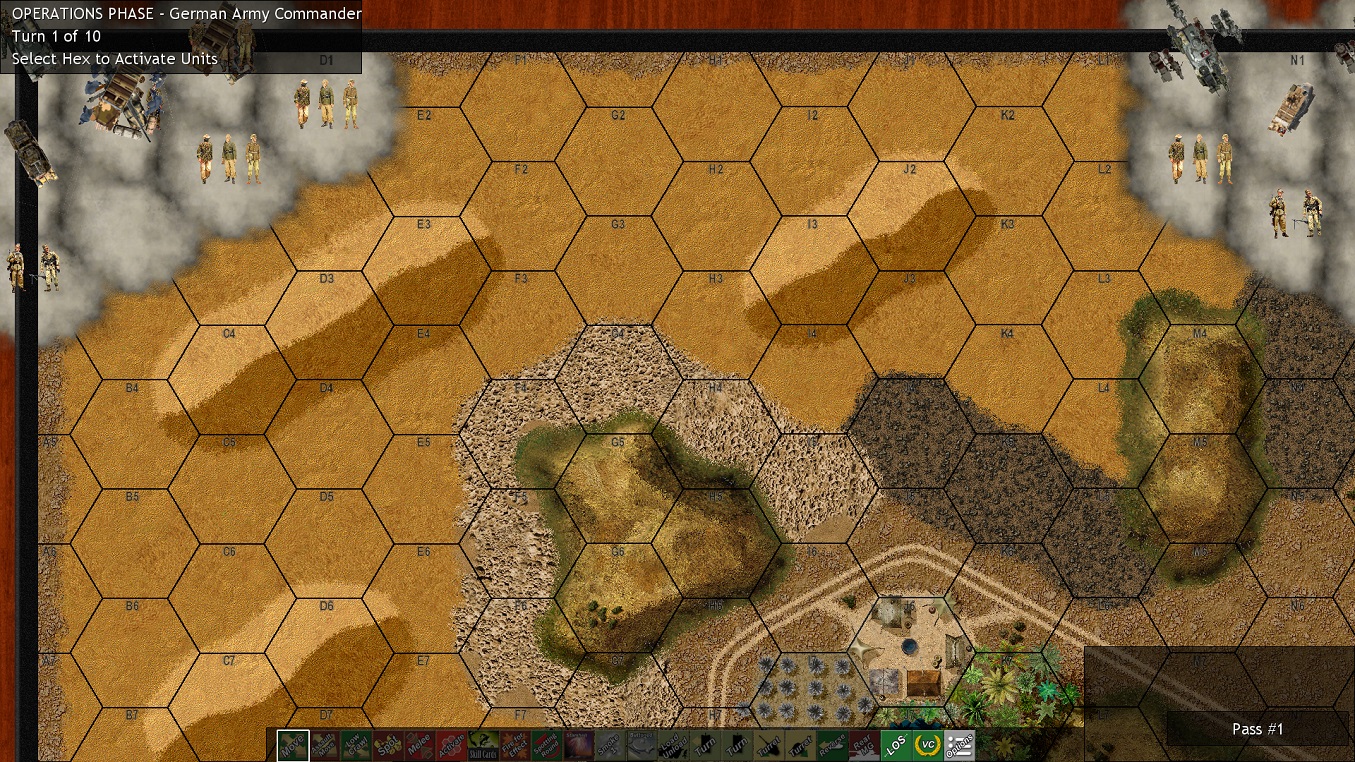Click the Pass #1 button
The width and height of the screenshot is (1355, 762).
[x=1256, y=729]
